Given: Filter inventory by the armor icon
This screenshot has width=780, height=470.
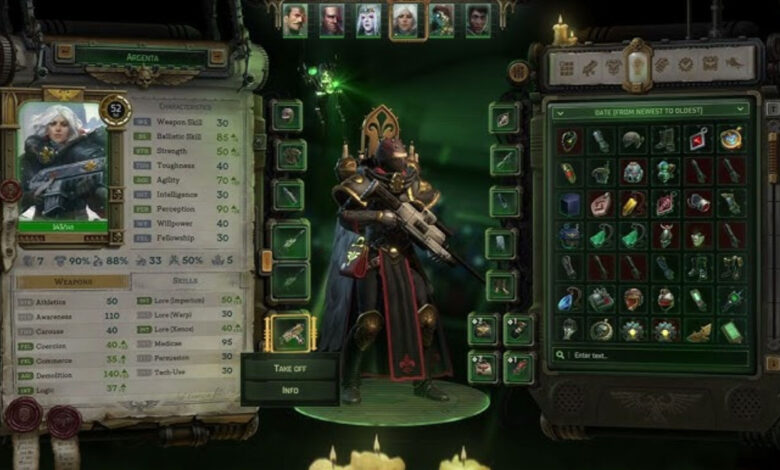Looking at the screenshot, I should coord(614,67).
